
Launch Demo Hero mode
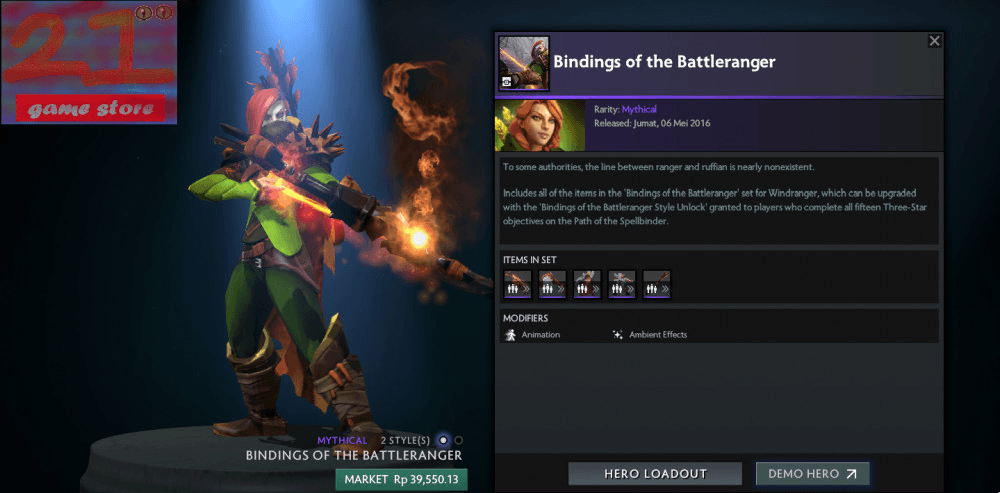tap(812, 473)
